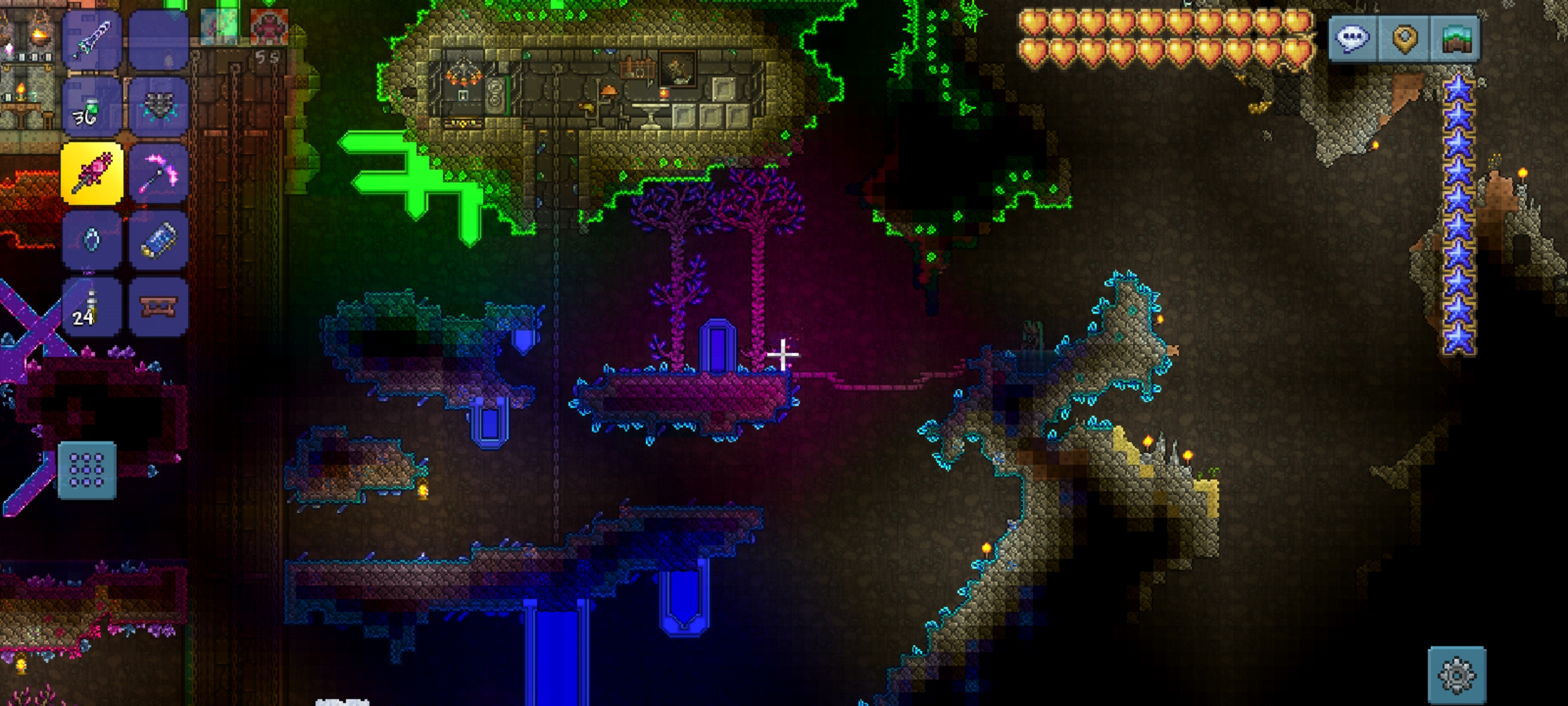The height and width of the screenshot is (706, 1568).
Task: Open the chat speech bubble
Action: pyautogui.click(x=1352, y=39)
